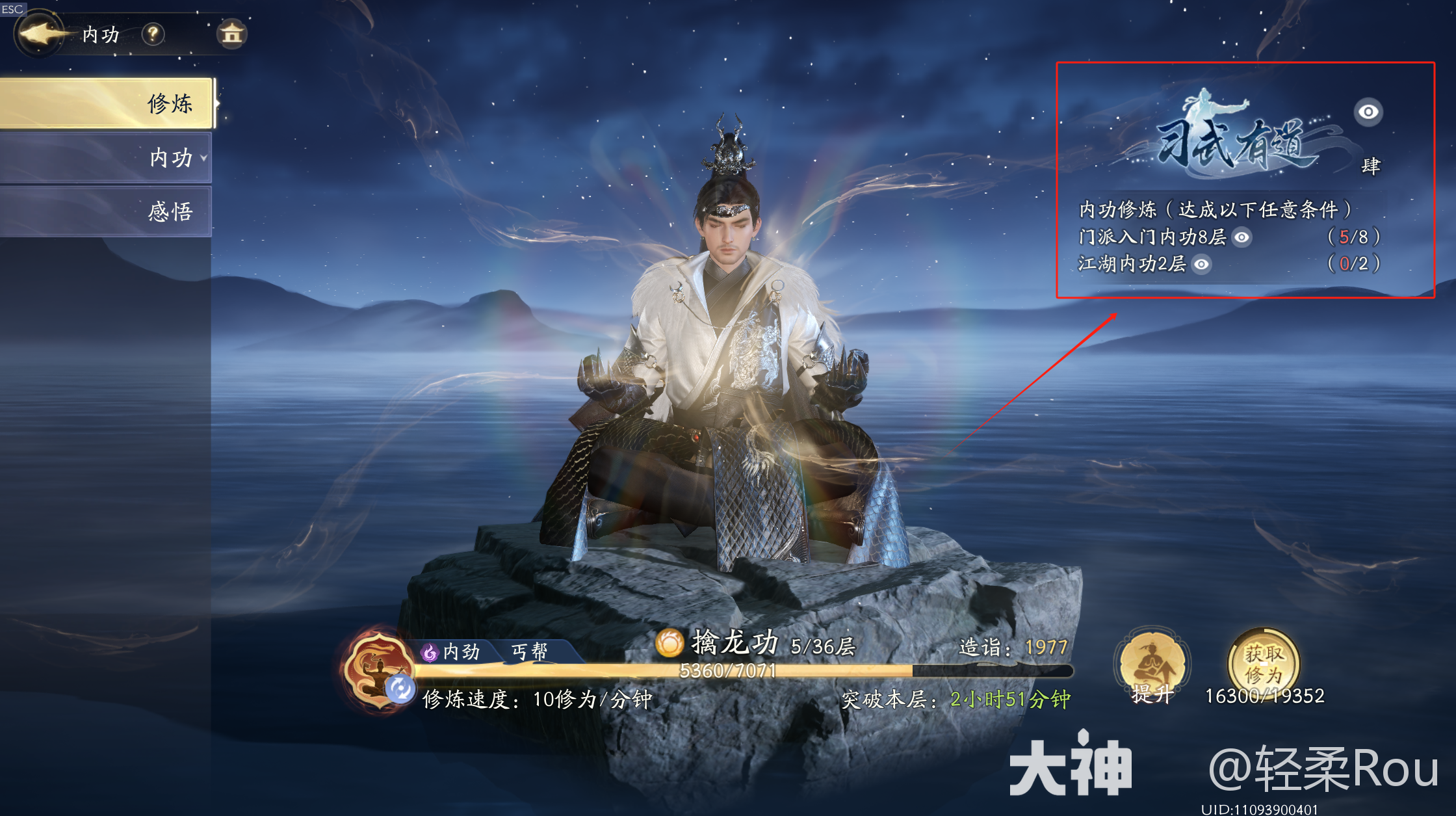
Task: Switch to the 修炼 tab
Action: coord(107,103)
